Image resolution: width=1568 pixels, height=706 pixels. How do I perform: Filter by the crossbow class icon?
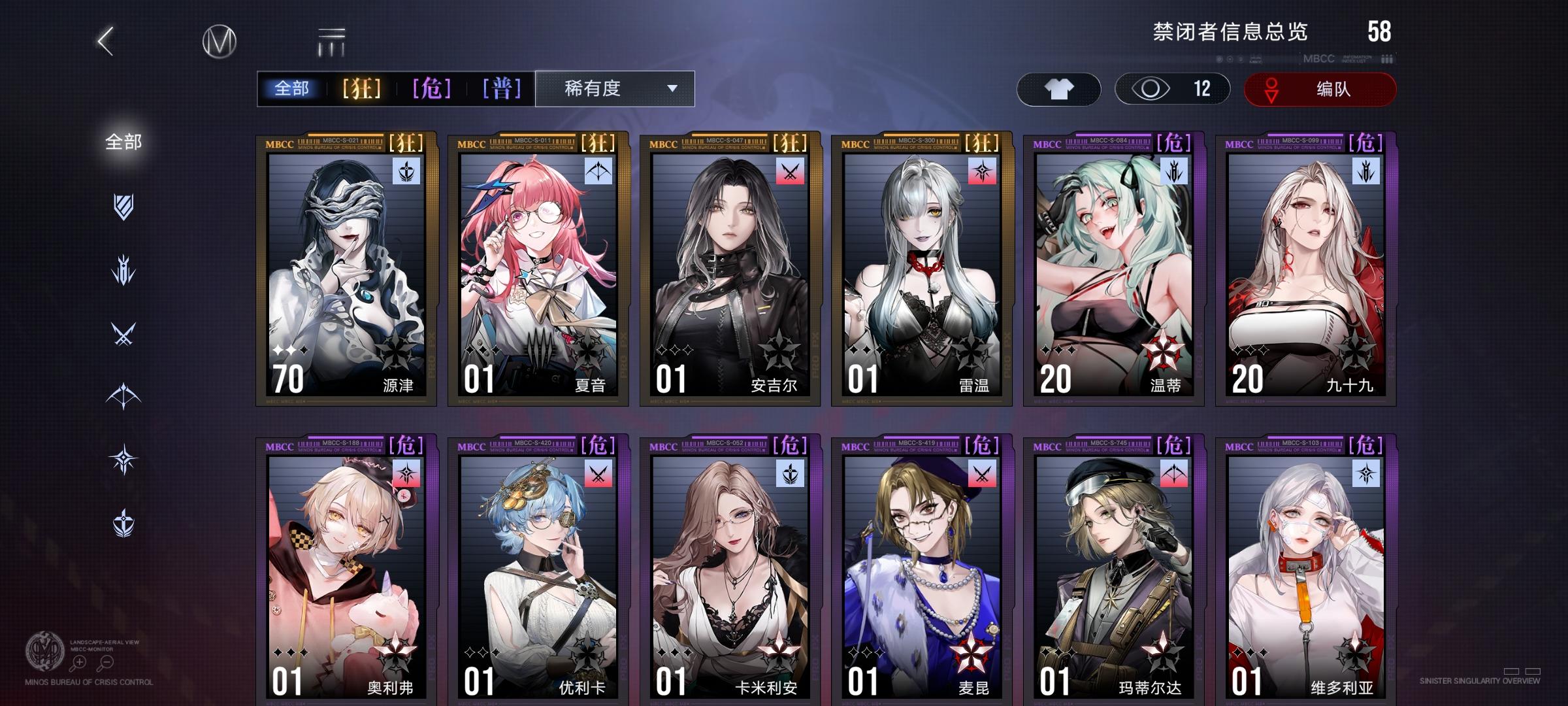123,395
